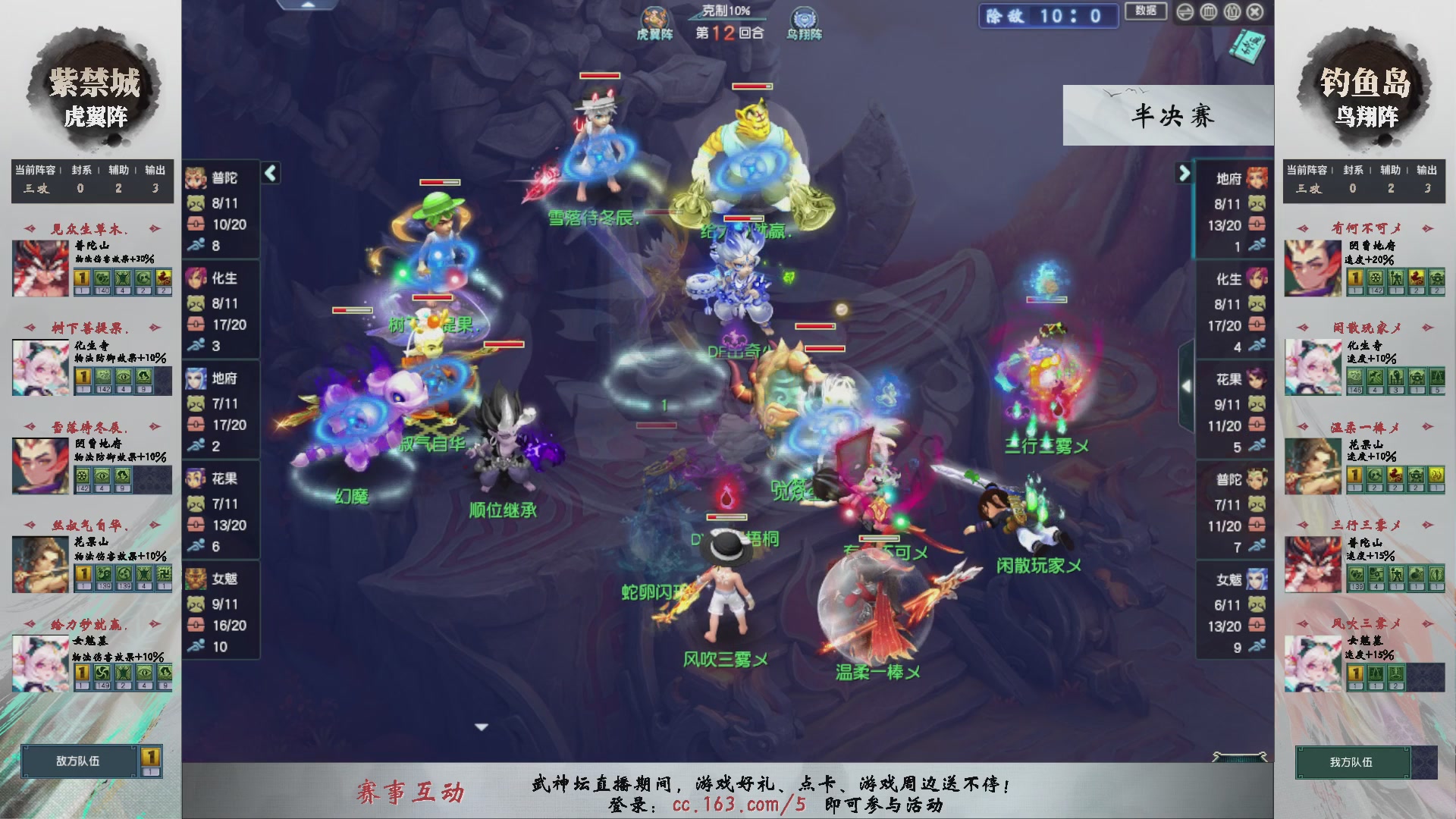The image size is (1456, 819).
Task: Click the down arrow at bottom of battlefield
Action: [x=482, y=726]
